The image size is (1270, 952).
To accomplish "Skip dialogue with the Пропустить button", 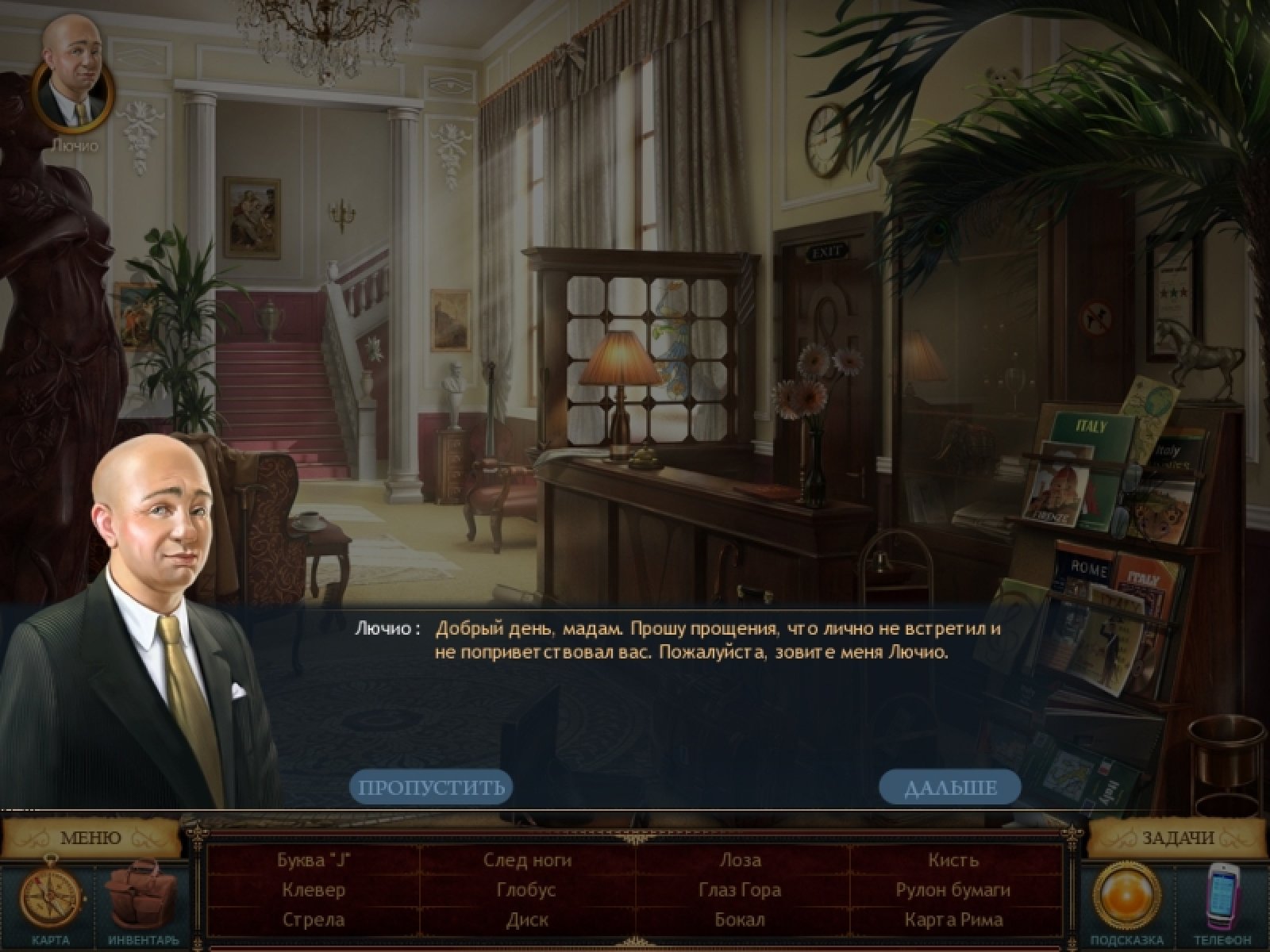I will 431,788.
